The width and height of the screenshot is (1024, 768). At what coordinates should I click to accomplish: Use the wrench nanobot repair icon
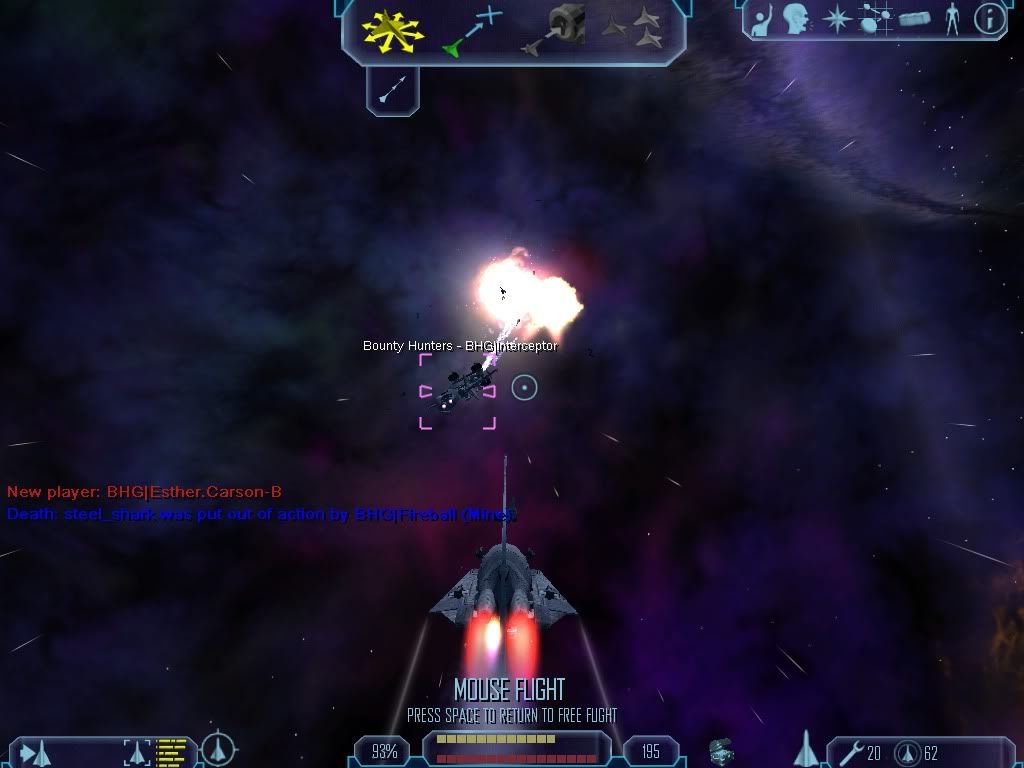(x=852, y=752)
